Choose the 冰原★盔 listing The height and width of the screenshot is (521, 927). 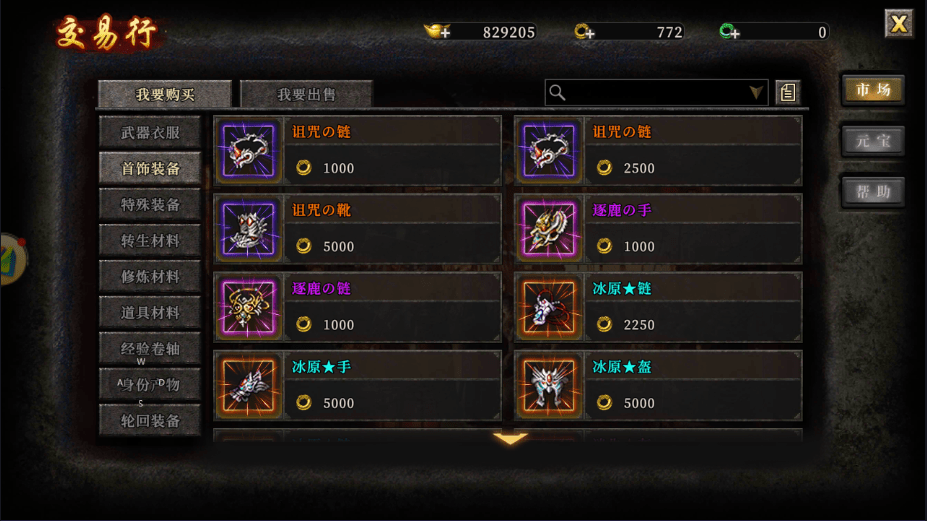[x=658, y=385]
